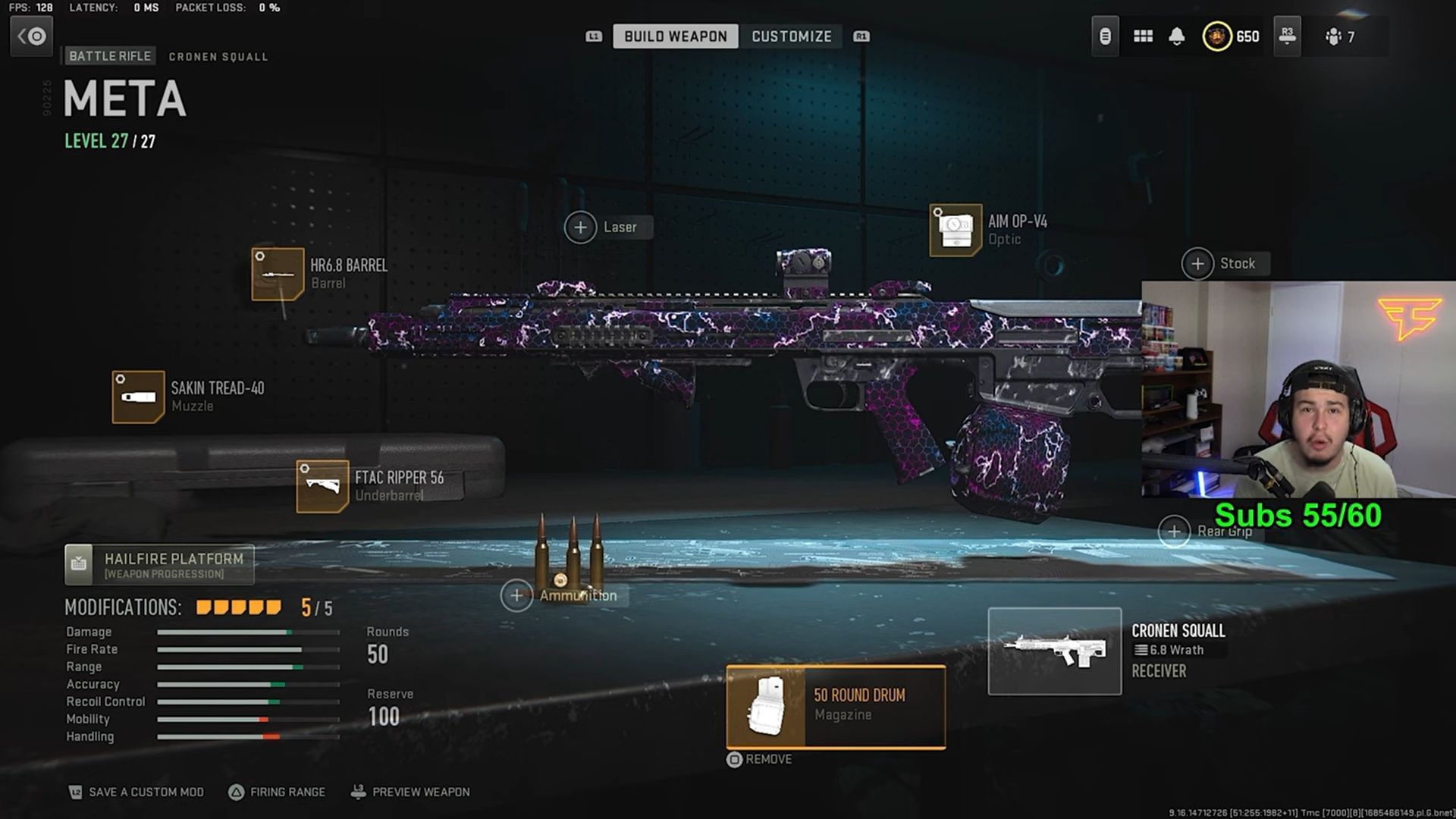
Task: Enter the Firing Range
Action: click(277, 792)
